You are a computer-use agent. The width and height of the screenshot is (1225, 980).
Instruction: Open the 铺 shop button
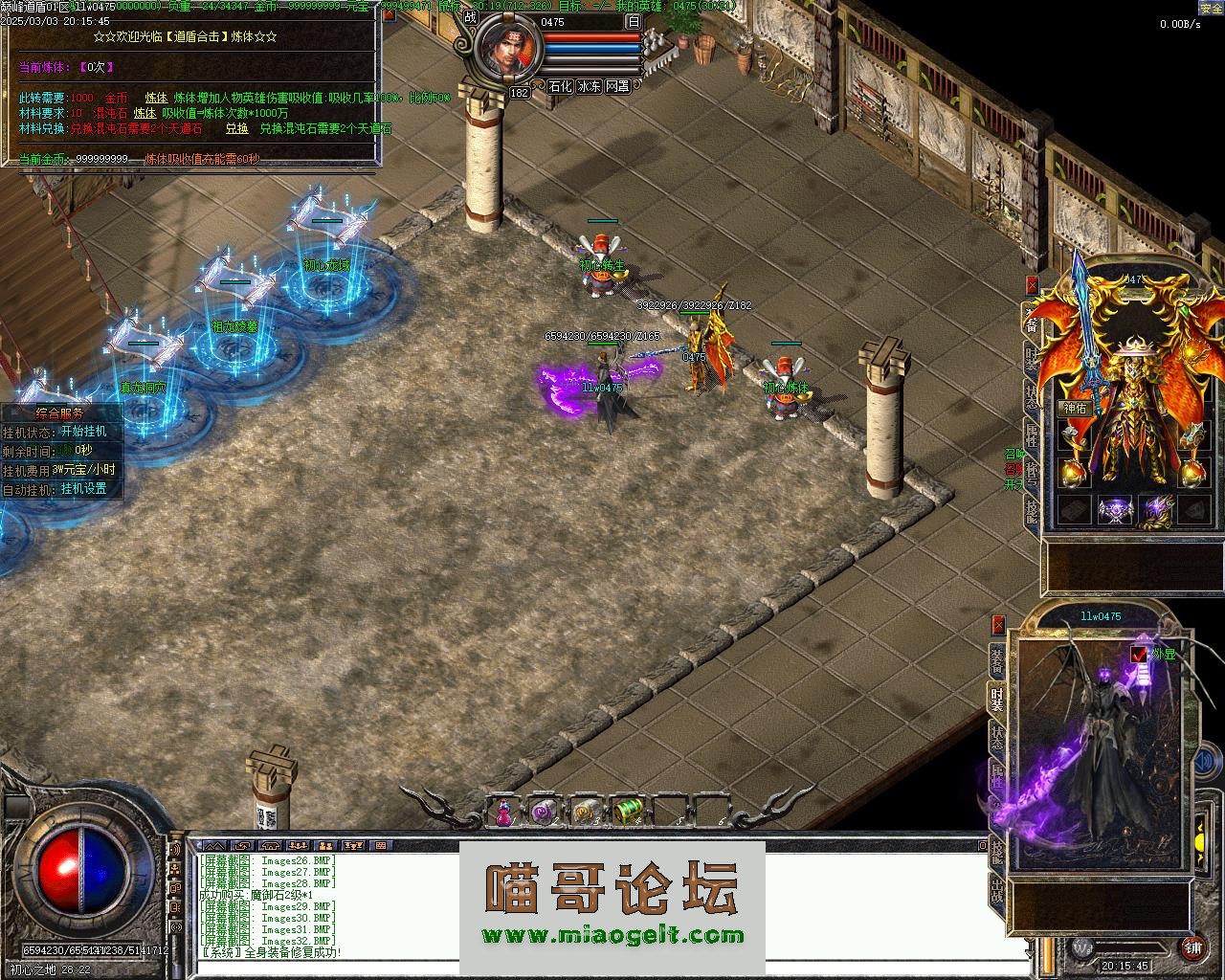tap(1192, 947)
